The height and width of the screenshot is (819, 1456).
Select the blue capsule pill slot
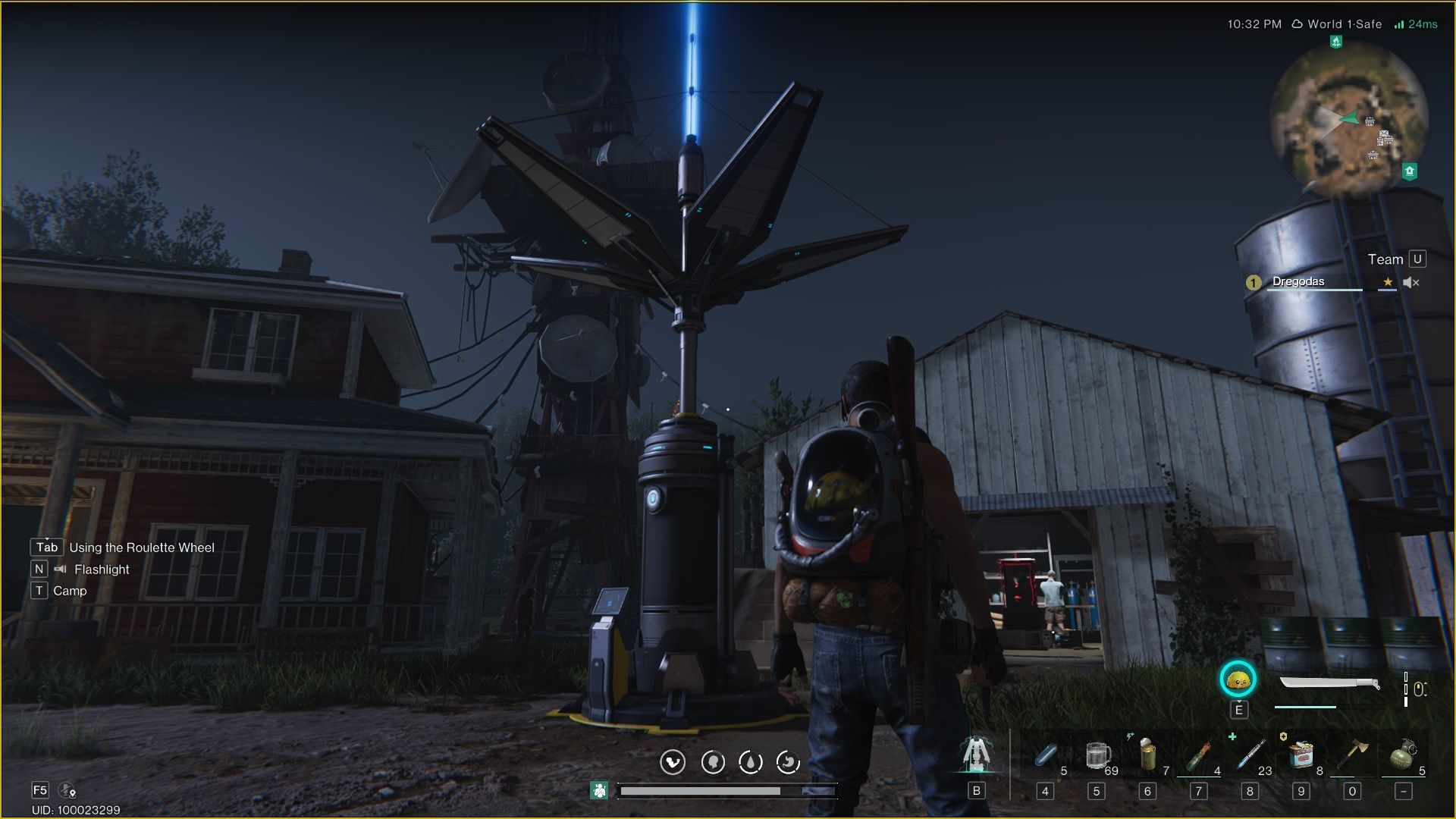(1046, 755)
